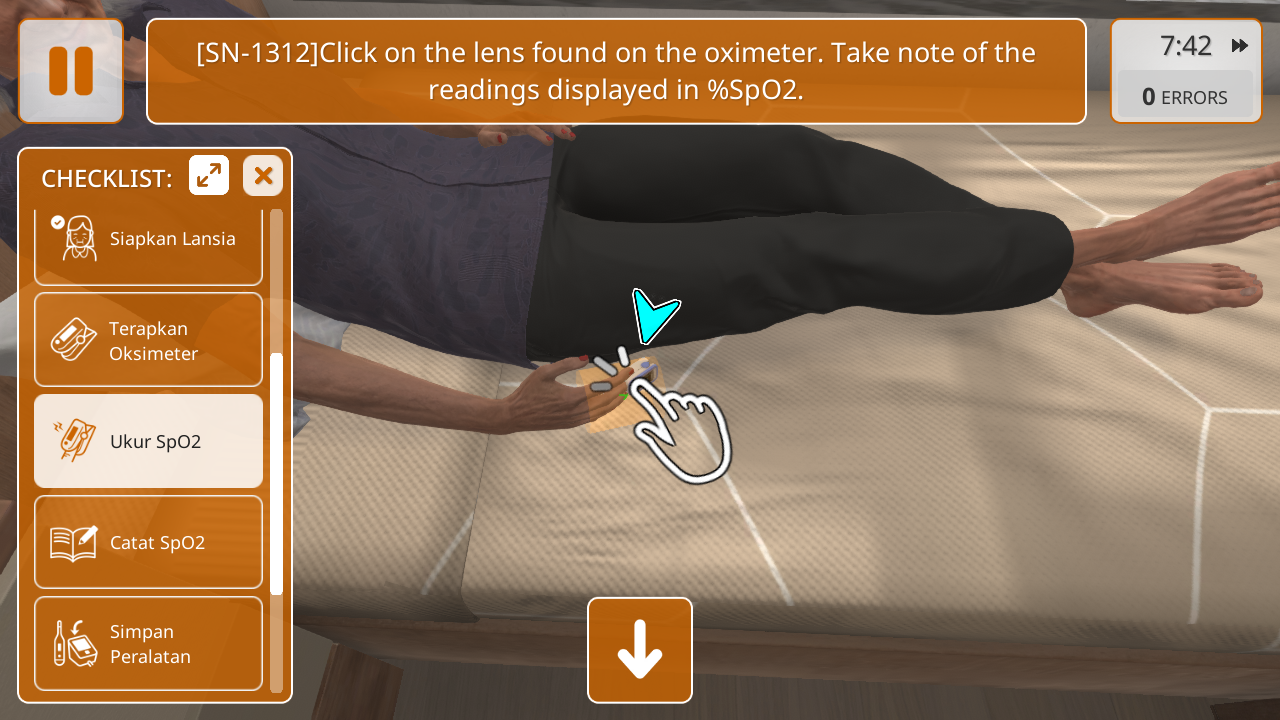Expand the checklist panel
Viewport: 1280px width, 720px height.
pos(209,176)
